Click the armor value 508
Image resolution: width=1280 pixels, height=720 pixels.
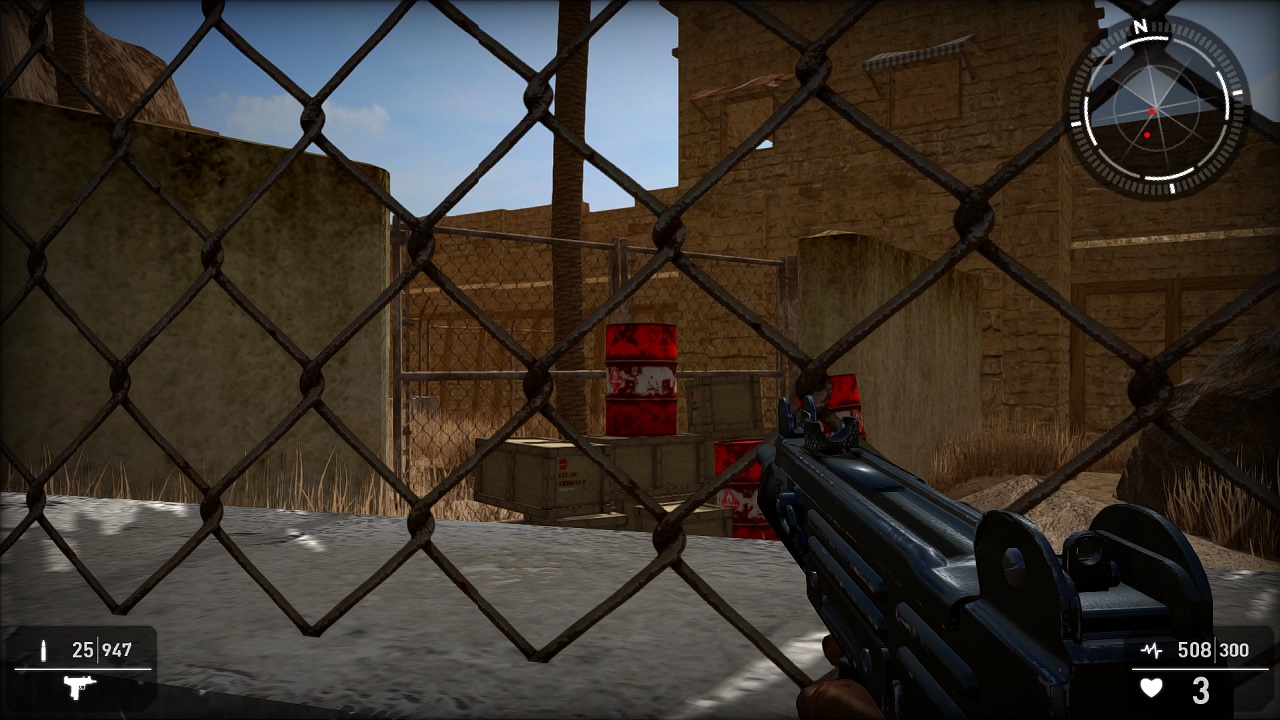pyautogui.click(x=1195, y=650)
